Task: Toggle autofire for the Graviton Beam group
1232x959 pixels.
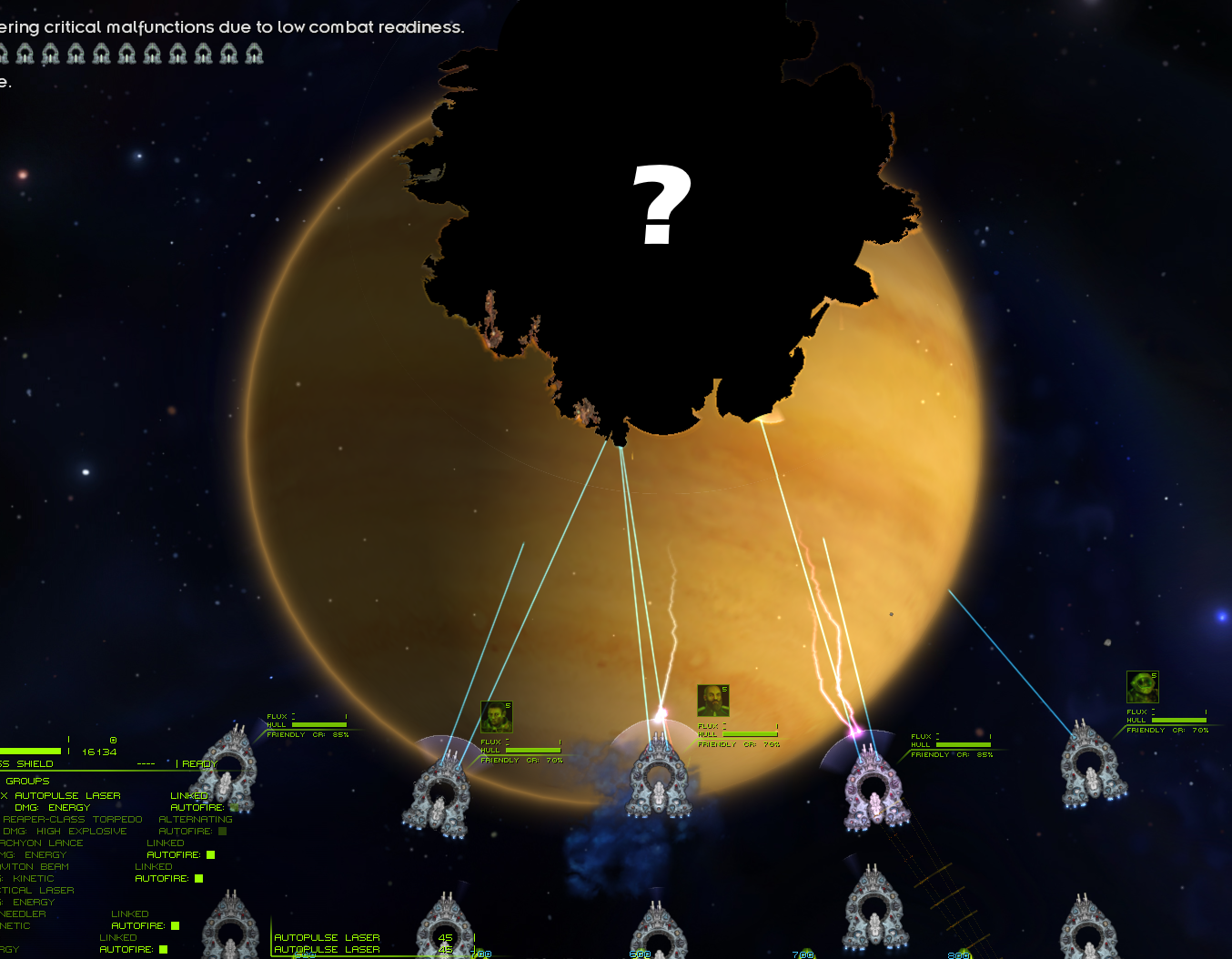Action: click(198, 878)
